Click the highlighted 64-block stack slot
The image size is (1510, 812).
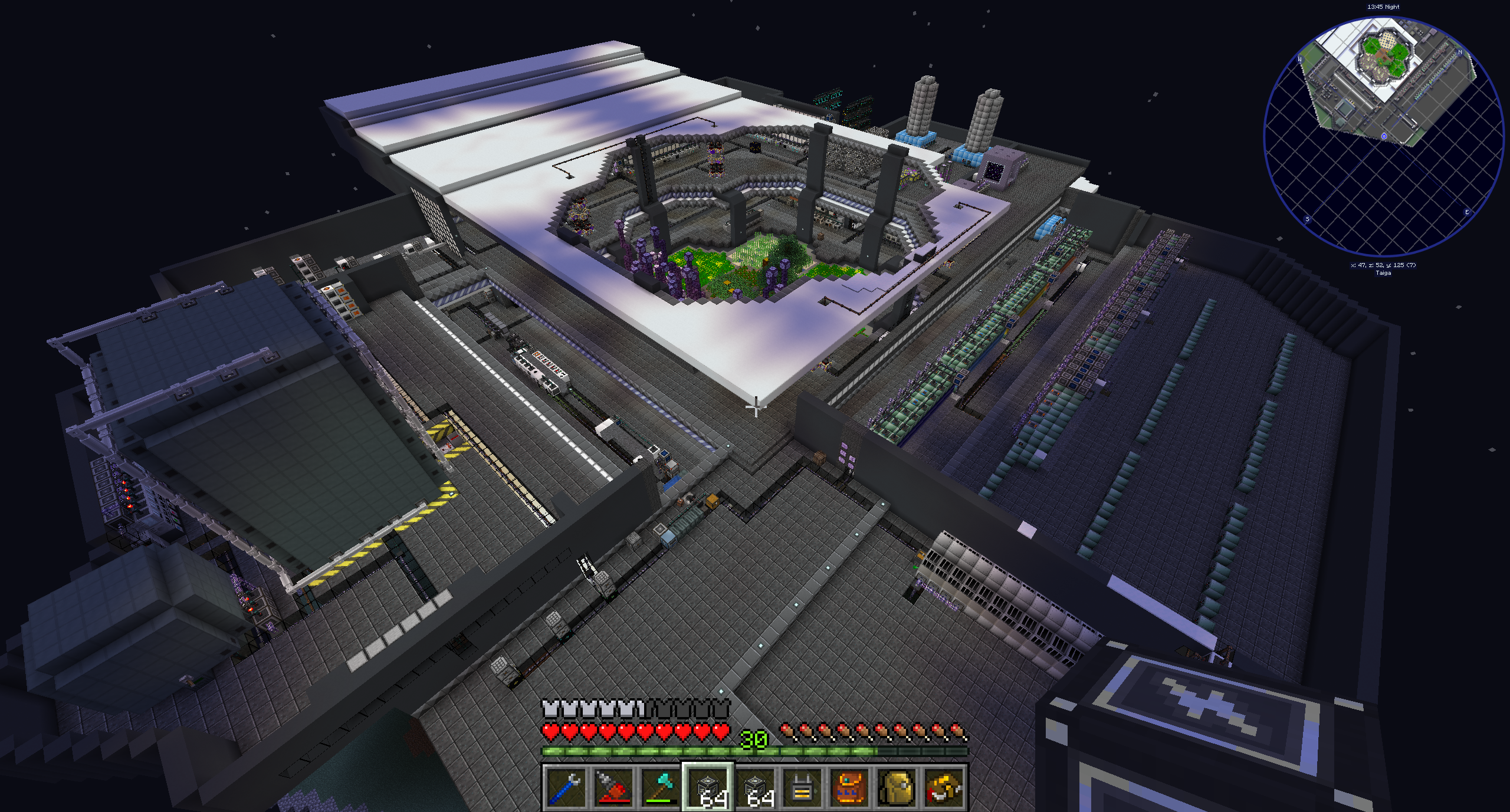tap(708, 788)
